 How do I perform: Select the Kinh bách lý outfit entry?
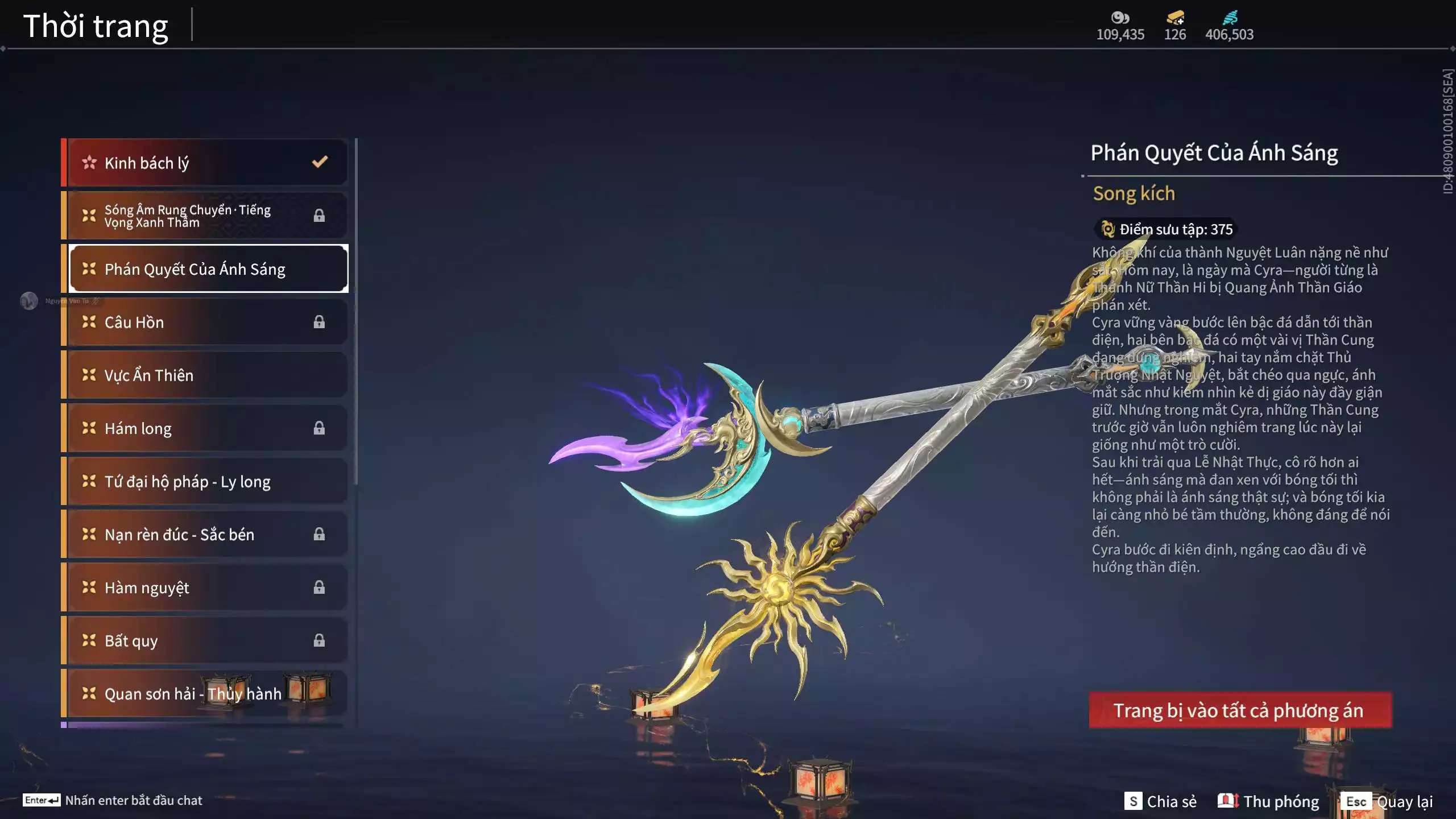coord(205,163)
